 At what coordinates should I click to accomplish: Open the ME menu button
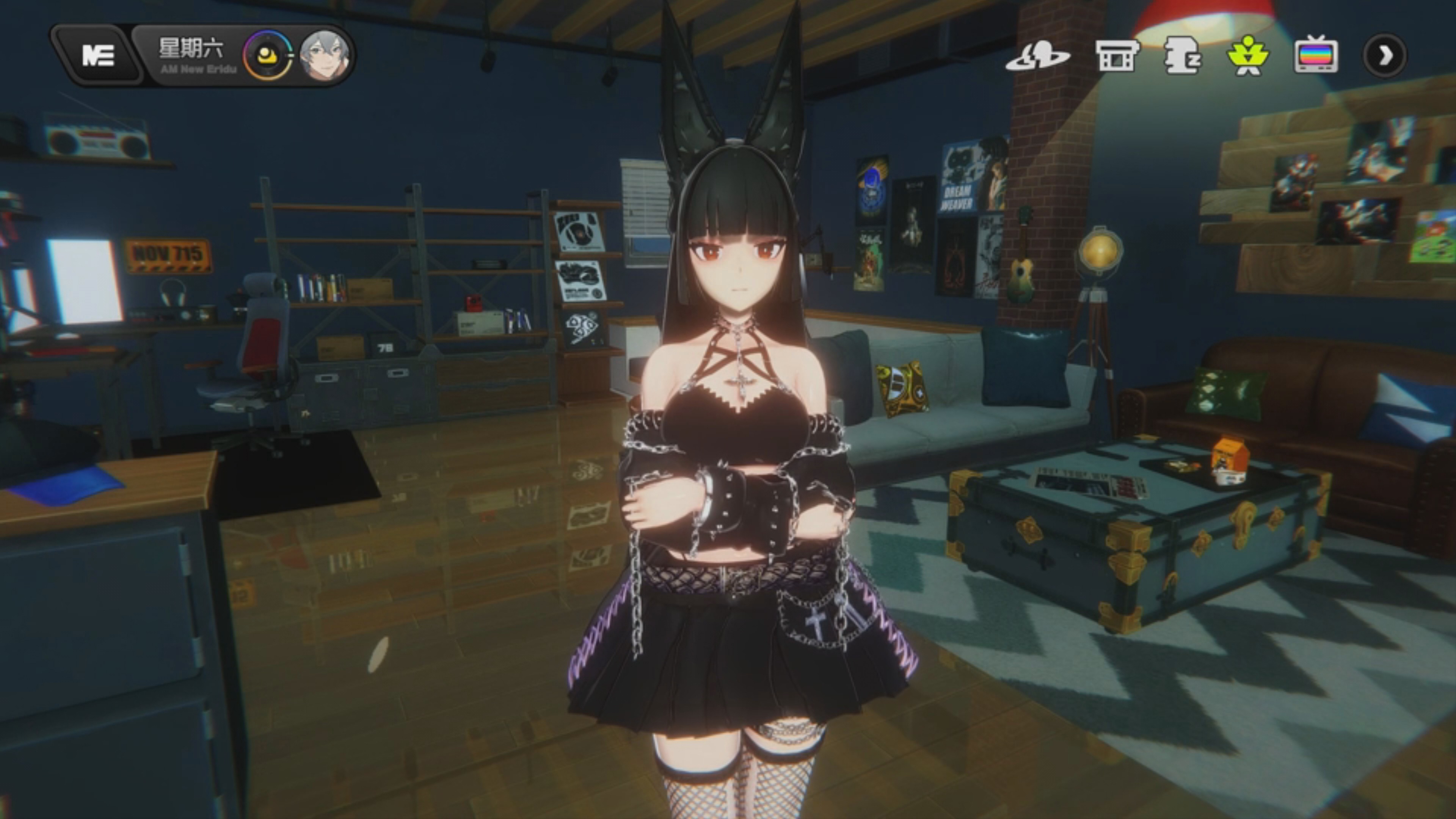coord(97,55)
